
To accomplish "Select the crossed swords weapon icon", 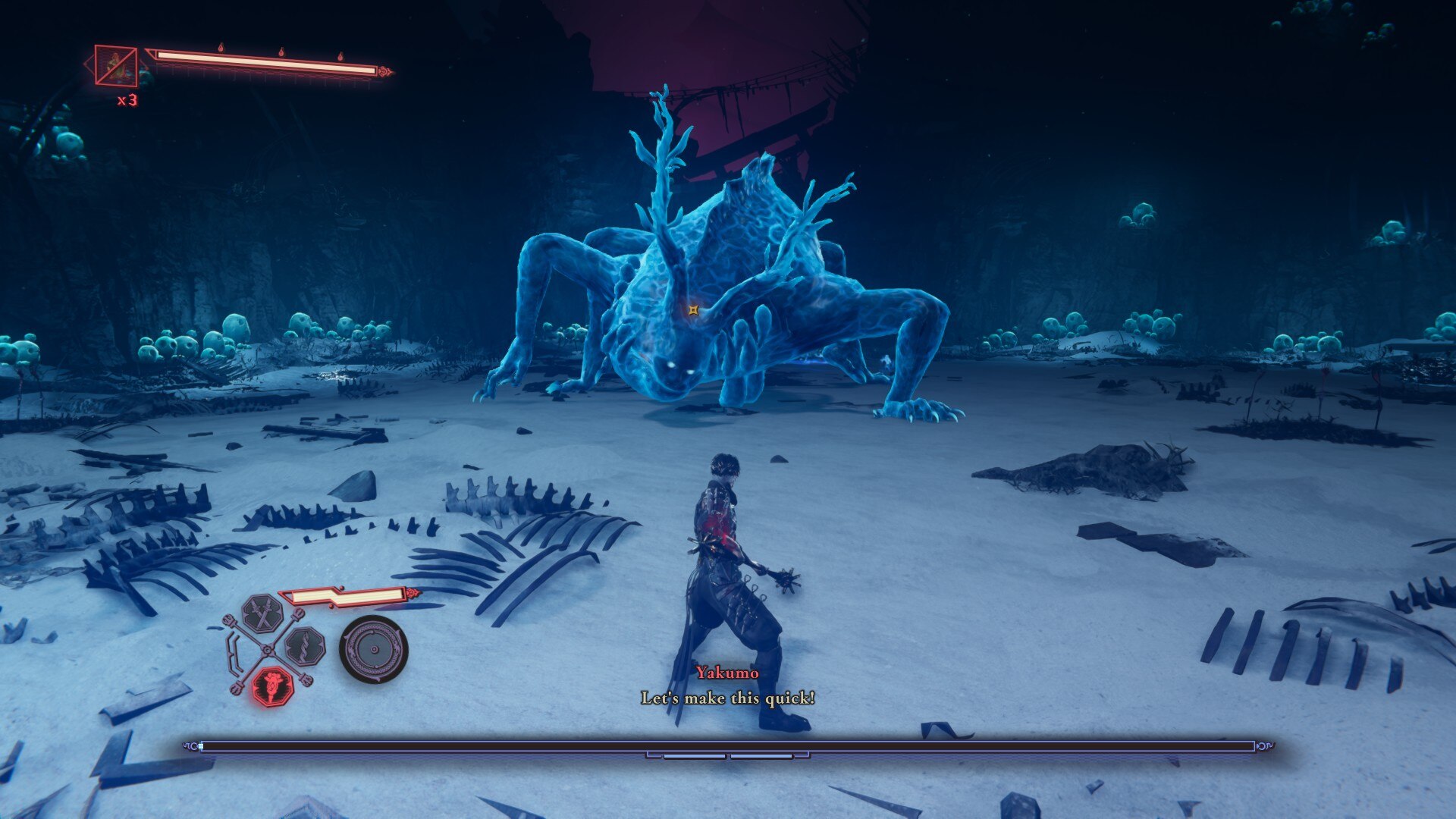I will point(262,614).
